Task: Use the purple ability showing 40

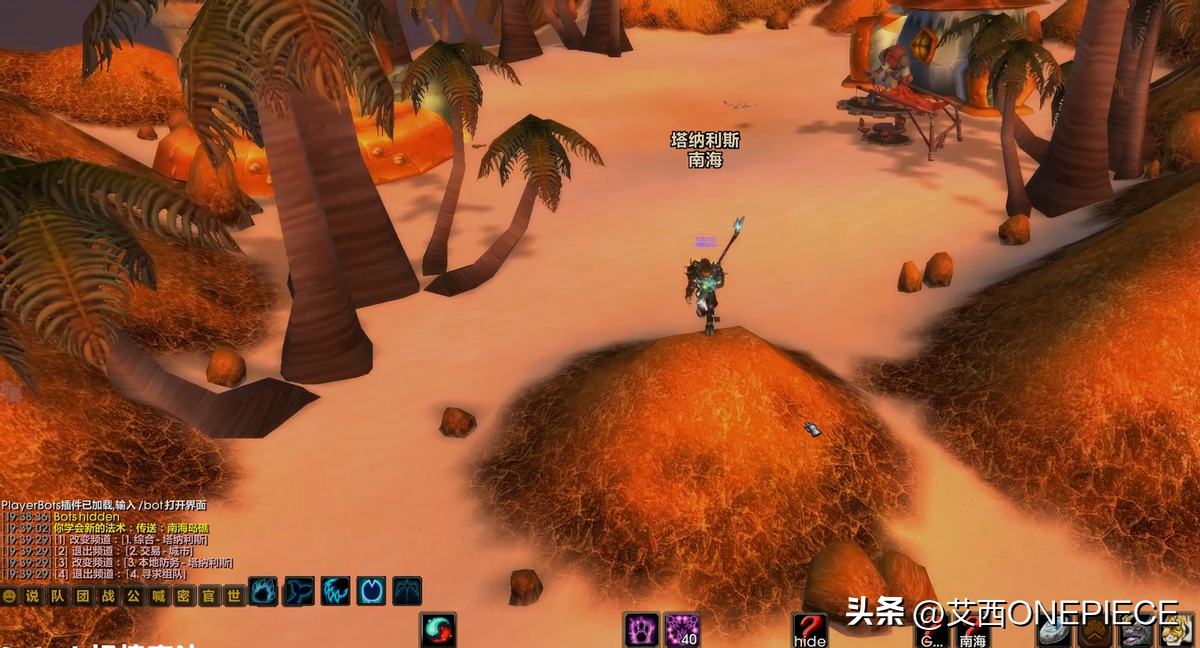Action: coord(682,631)
